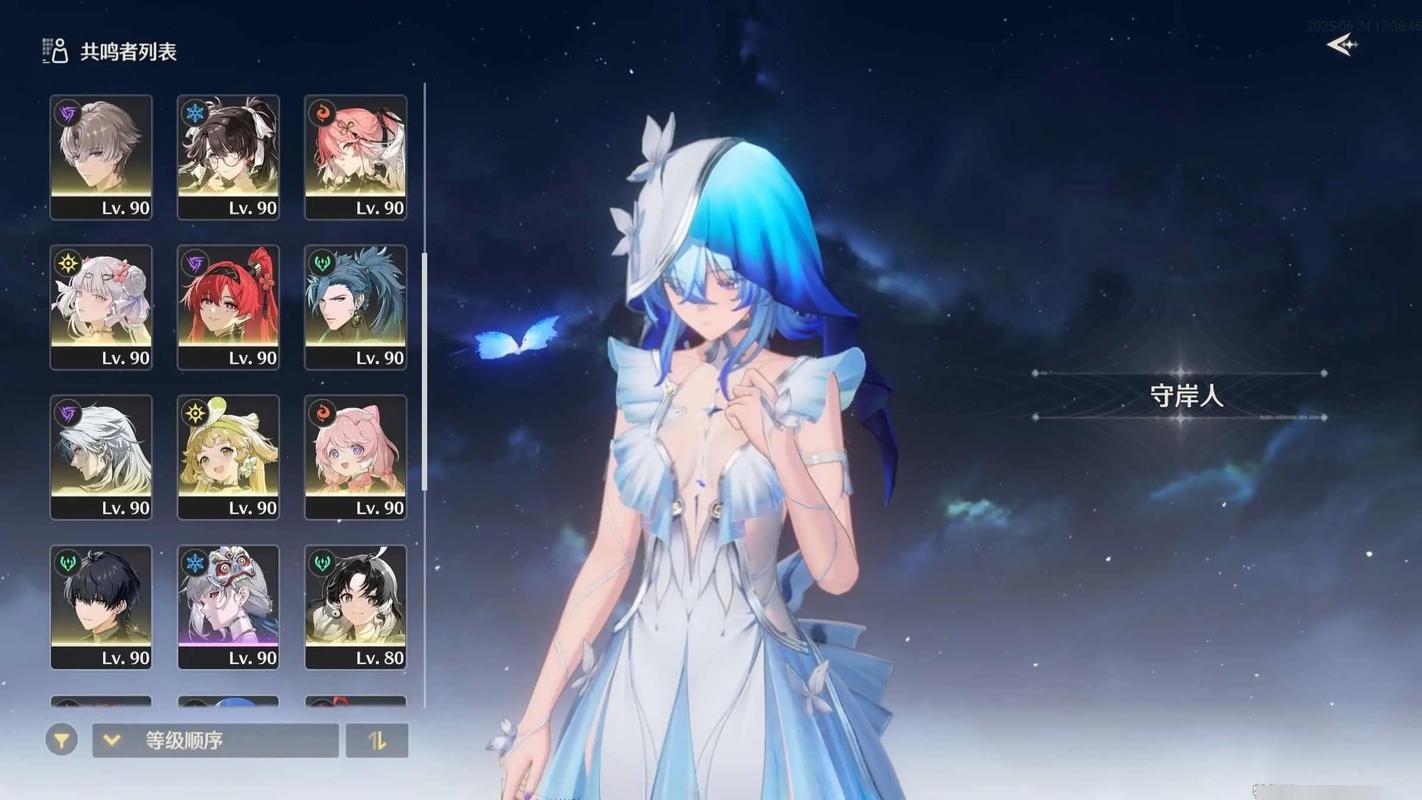Select the red-haired resonator portrait
Viewport: 1422px width, 800px height.
228,307
